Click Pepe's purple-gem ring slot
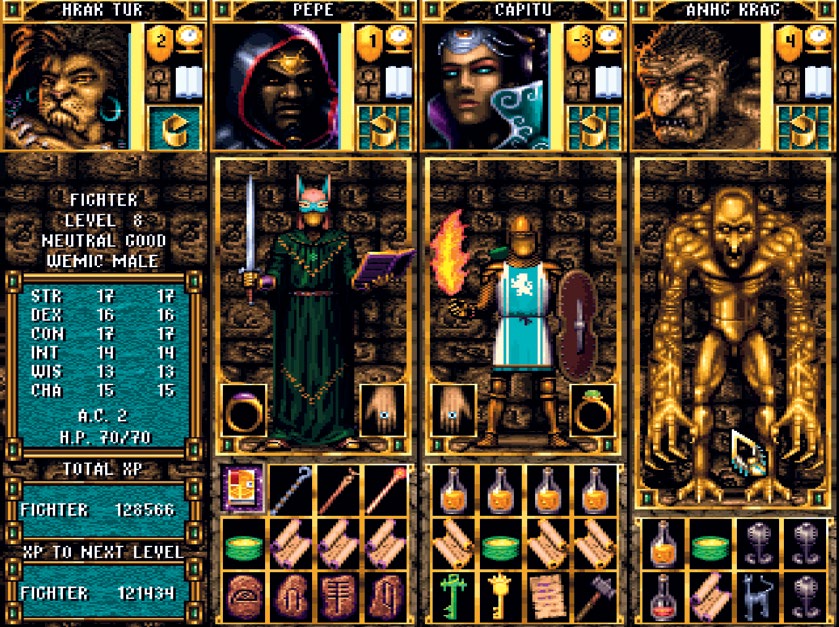 pos(242,408)
